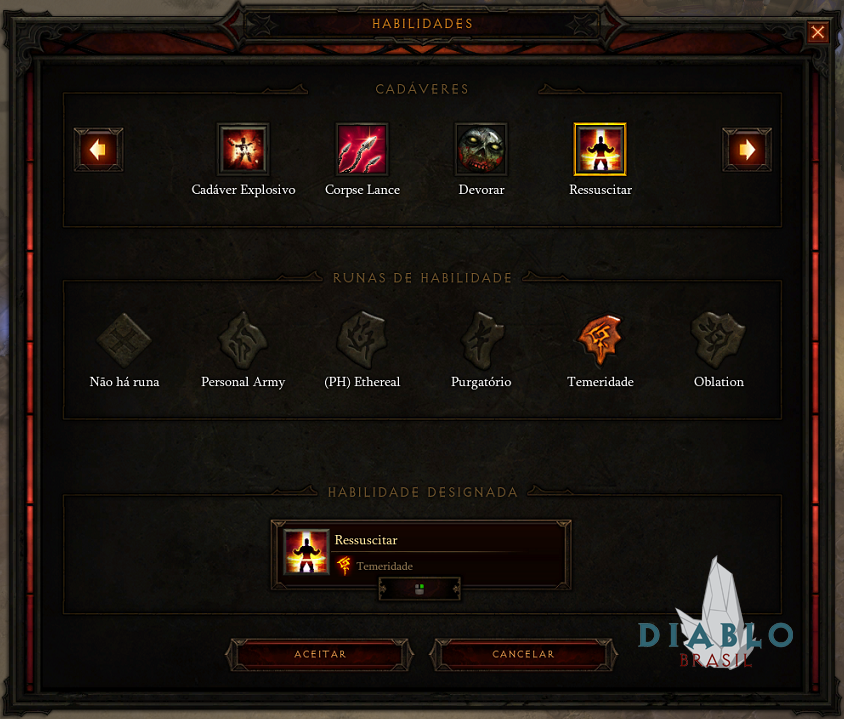The height and width of the screenshot is (719, 844).
Task: Choose the Purgatório rune
Action: coord(481,341)
